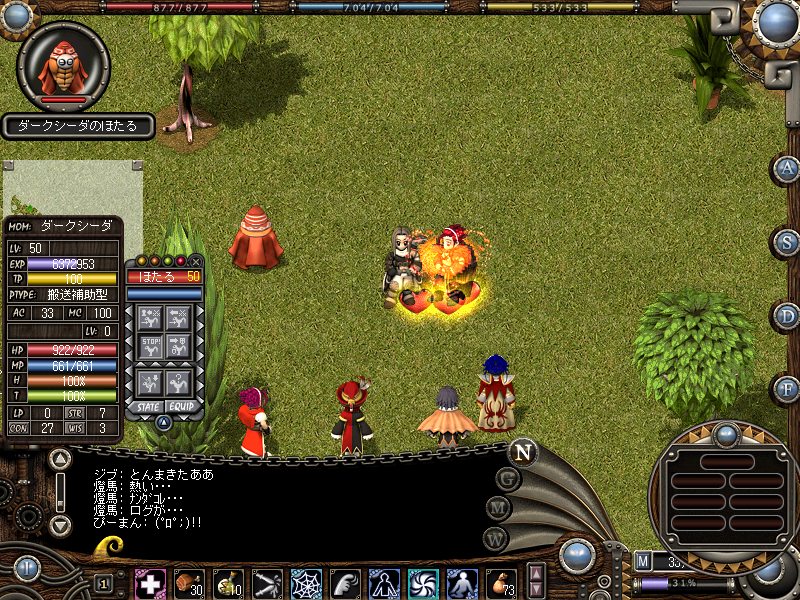
Task: Switch to the M chat tab
Action: (499, 507)
